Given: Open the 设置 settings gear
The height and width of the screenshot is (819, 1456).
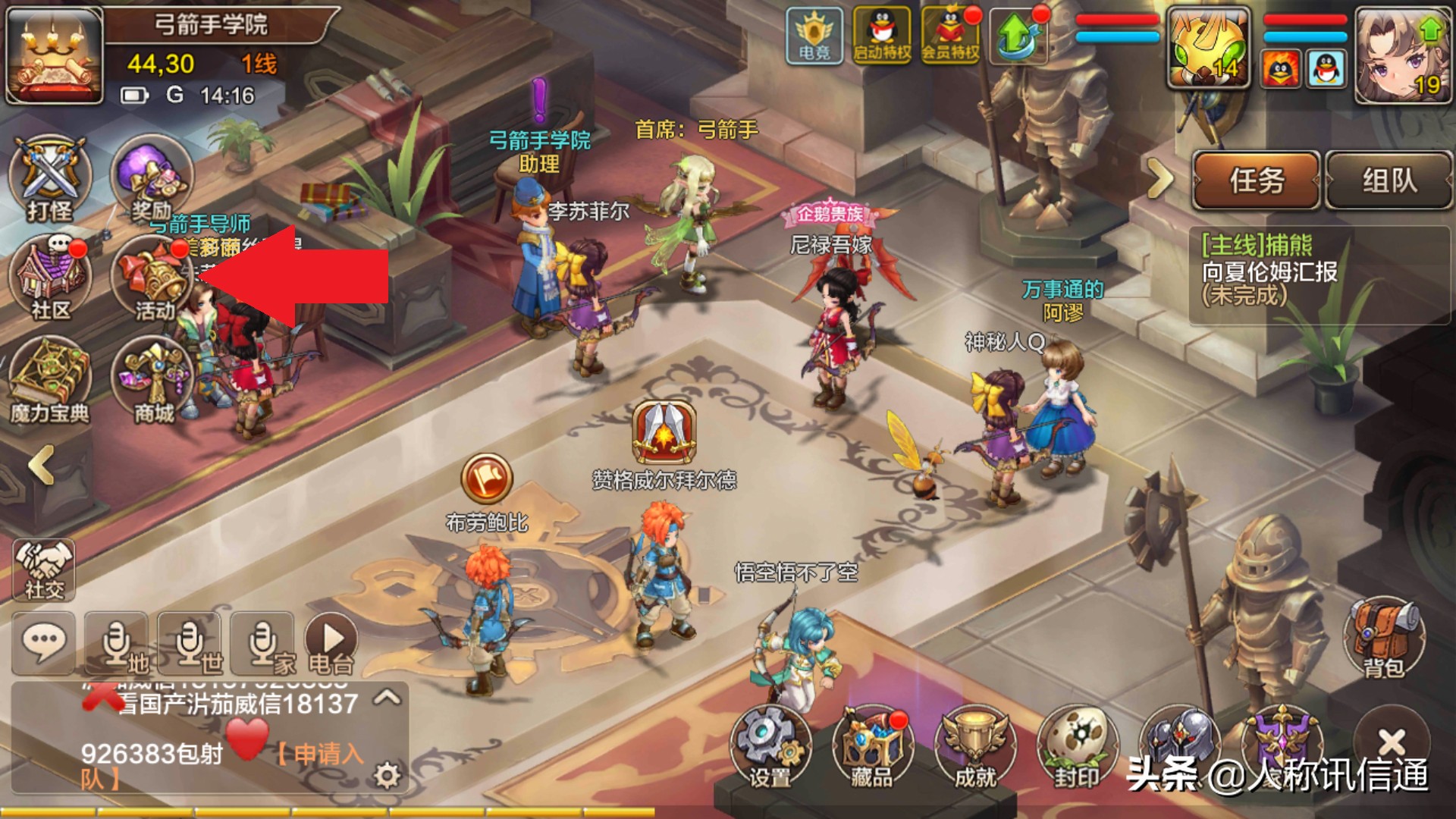Looking at the screenshot, I should (x=770, y=747).
